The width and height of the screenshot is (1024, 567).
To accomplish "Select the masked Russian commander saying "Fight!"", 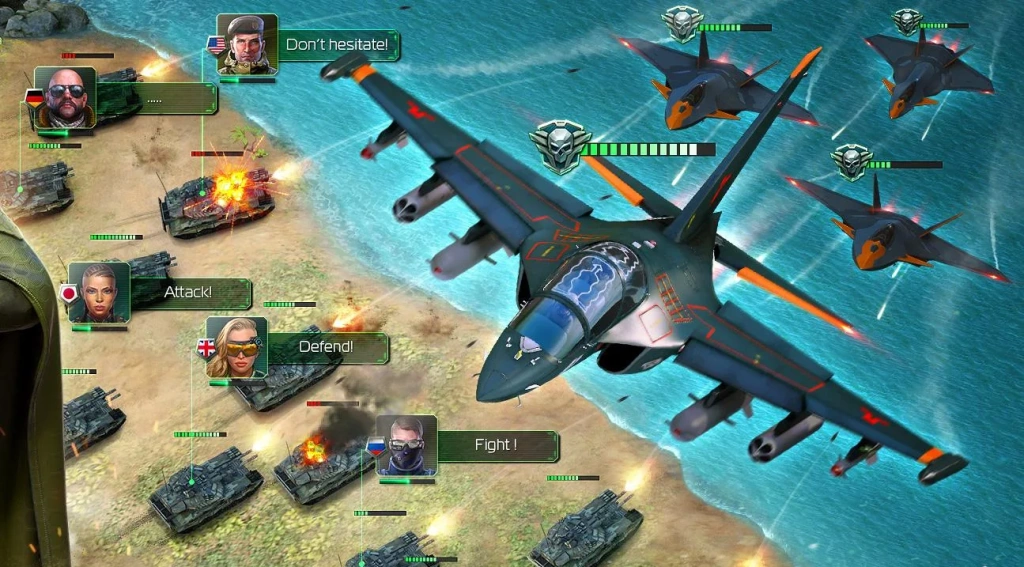I will (x=406, y=445).
